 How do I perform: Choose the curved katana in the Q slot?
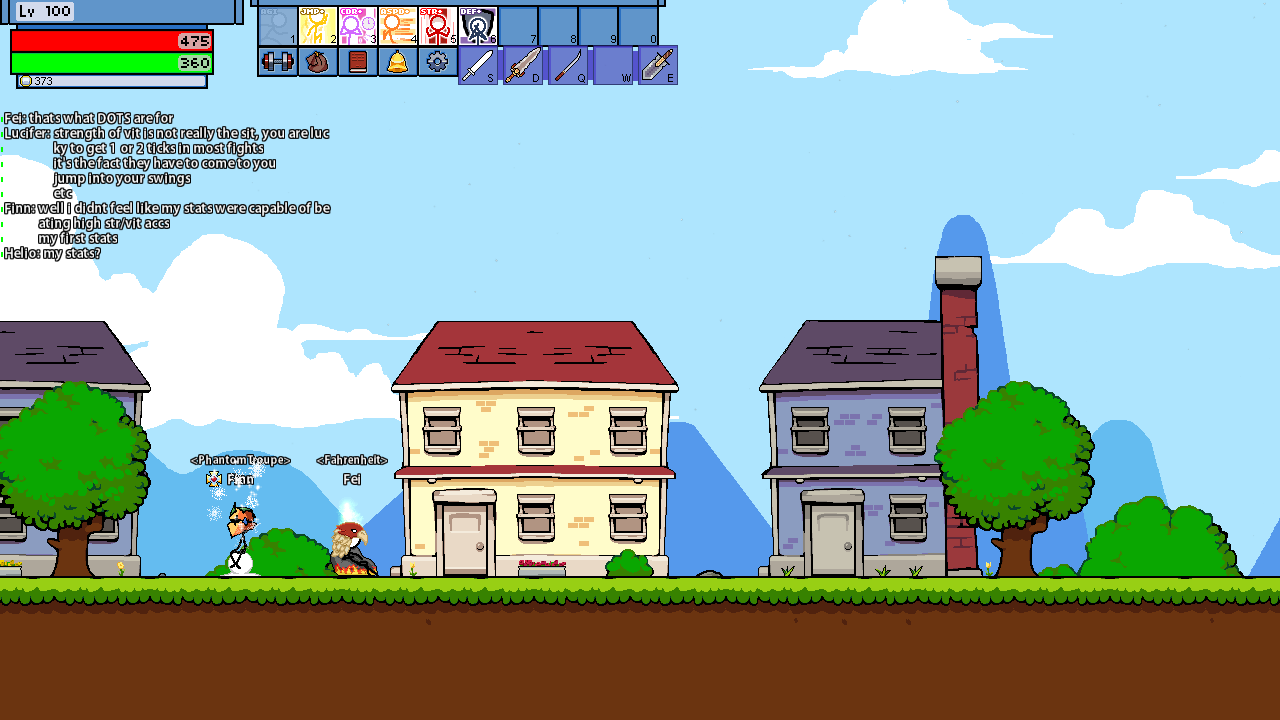point(568,65)
